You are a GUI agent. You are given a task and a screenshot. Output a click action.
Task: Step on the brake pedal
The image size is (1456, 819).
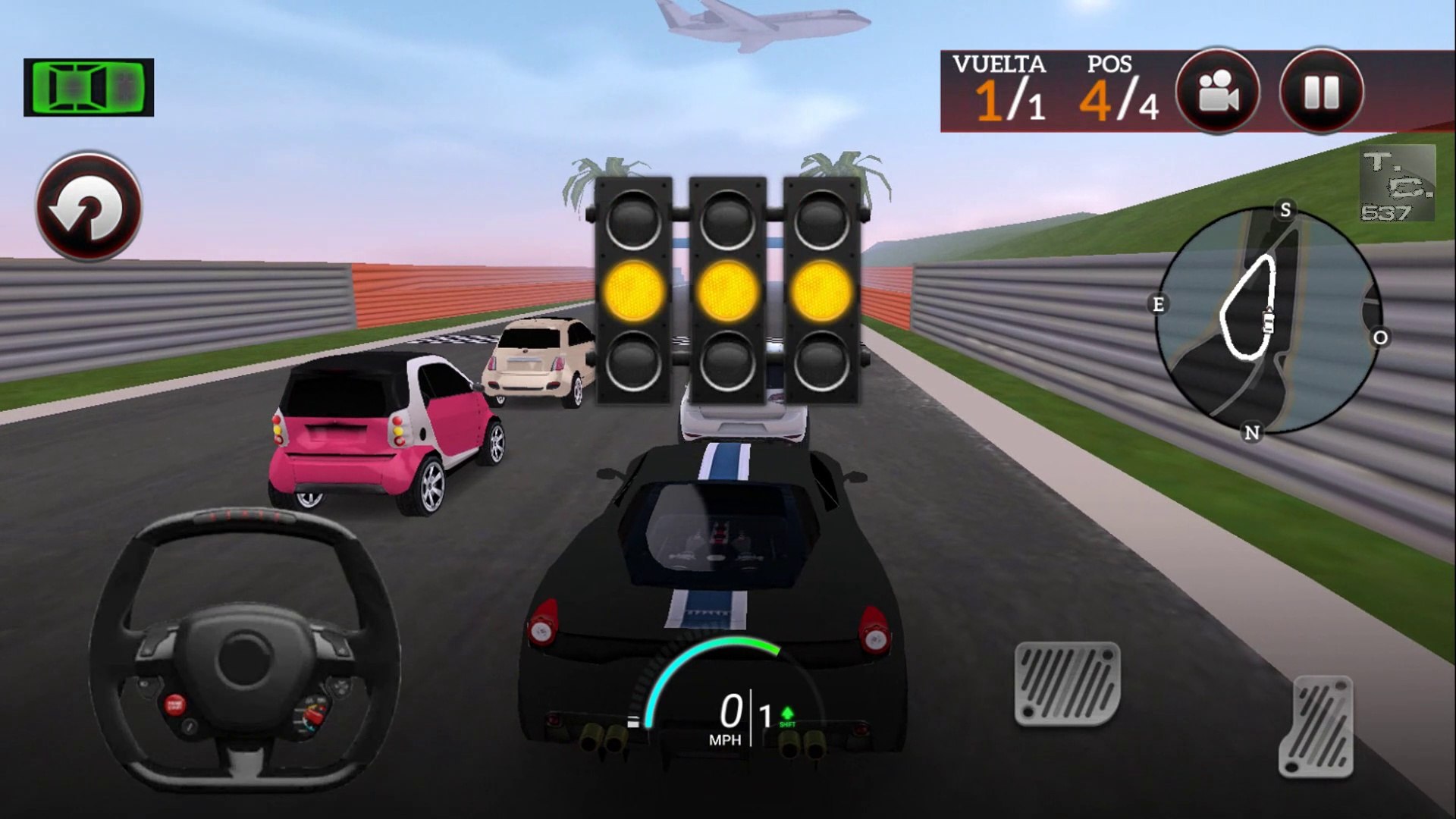(x=1067, y=683)
